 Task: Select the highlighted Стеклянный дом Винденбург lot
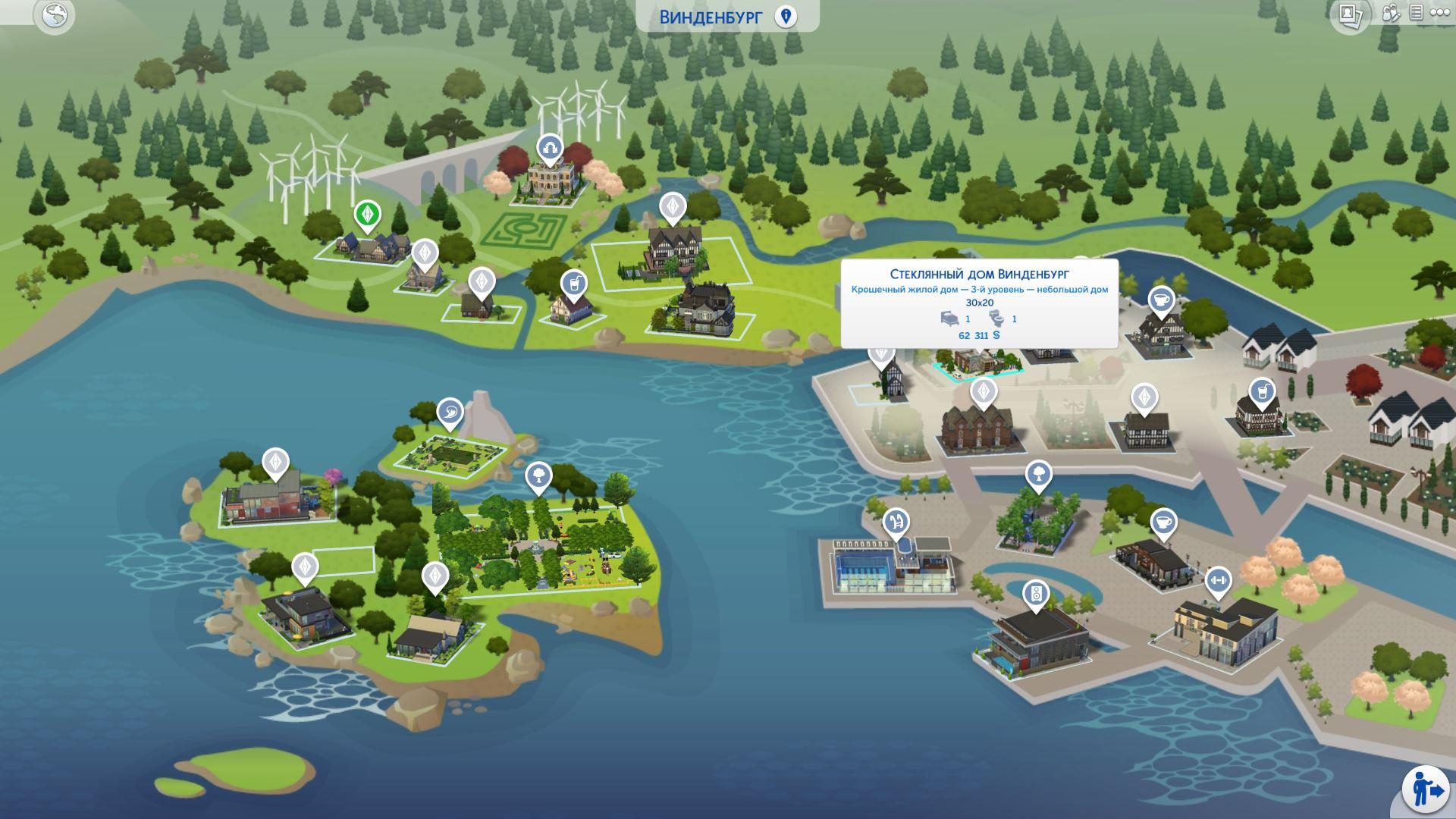coord(979,362)
